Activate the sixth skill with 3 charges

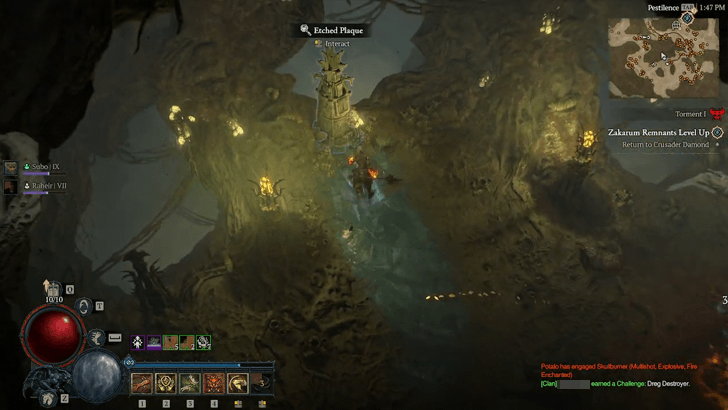tap(261, 382)
